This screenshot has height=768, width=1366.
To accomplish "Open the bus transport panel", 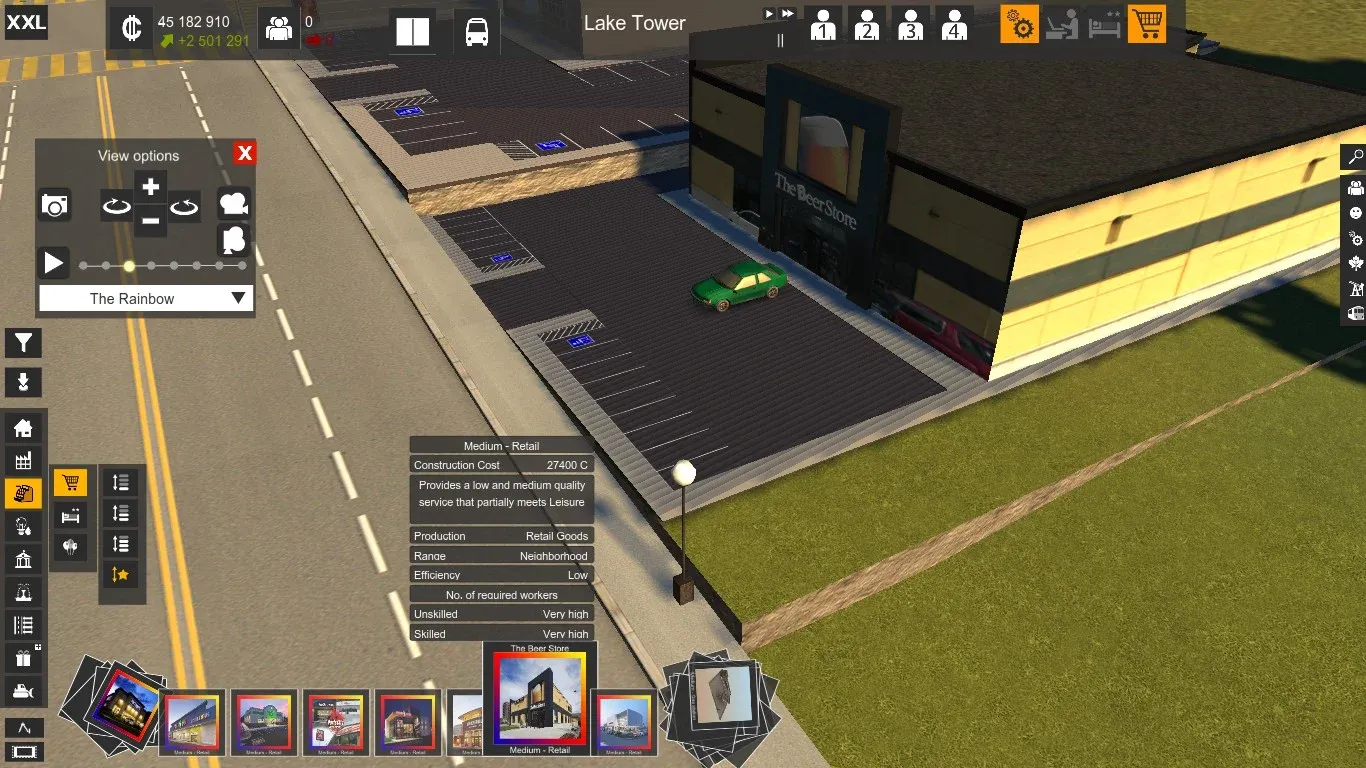I will pos(477,32).
